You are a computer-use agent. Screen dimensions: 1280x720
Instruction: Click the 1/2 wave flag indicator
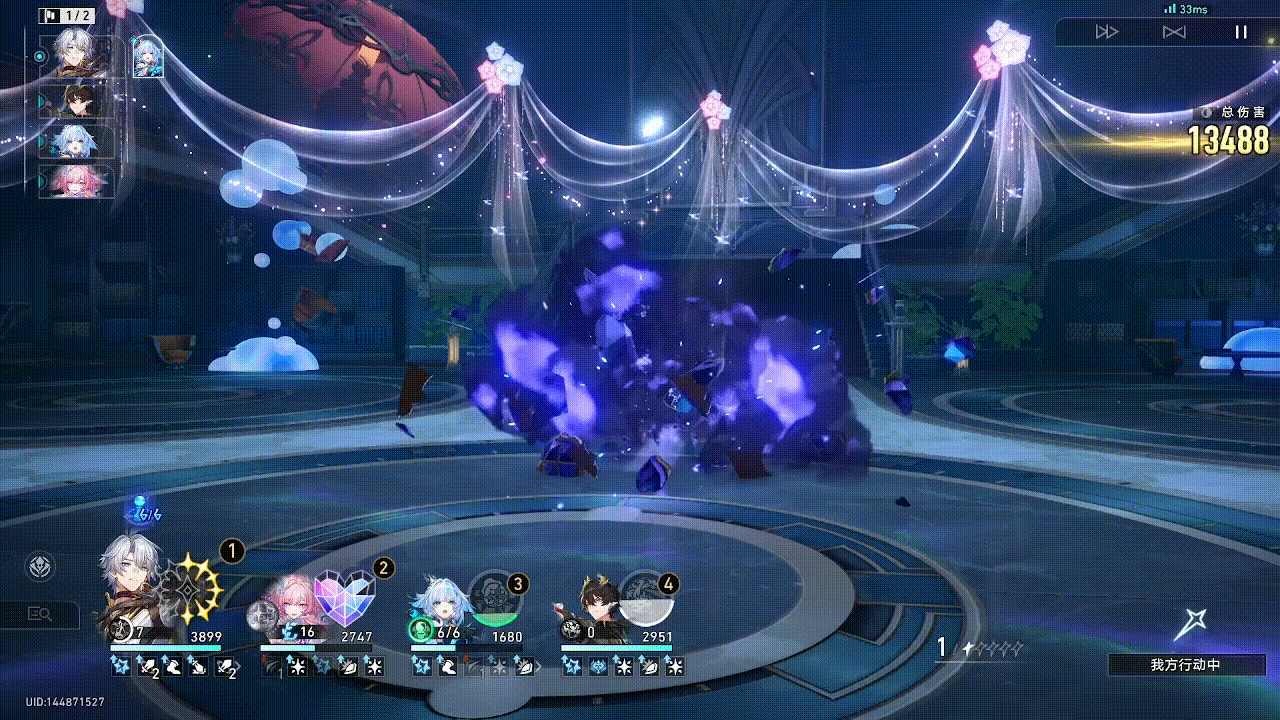[x=68, y=16]
